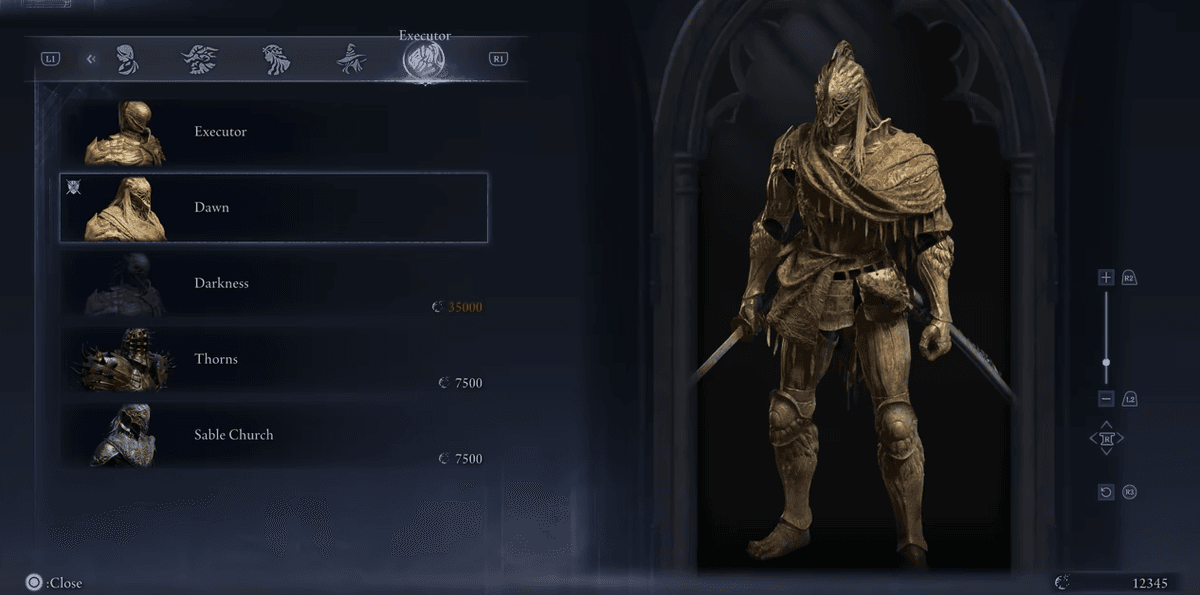Choose the Sable Church skin
Image resolution: width=1200 pixels, height=595 pixels.
tap(273, 436)
